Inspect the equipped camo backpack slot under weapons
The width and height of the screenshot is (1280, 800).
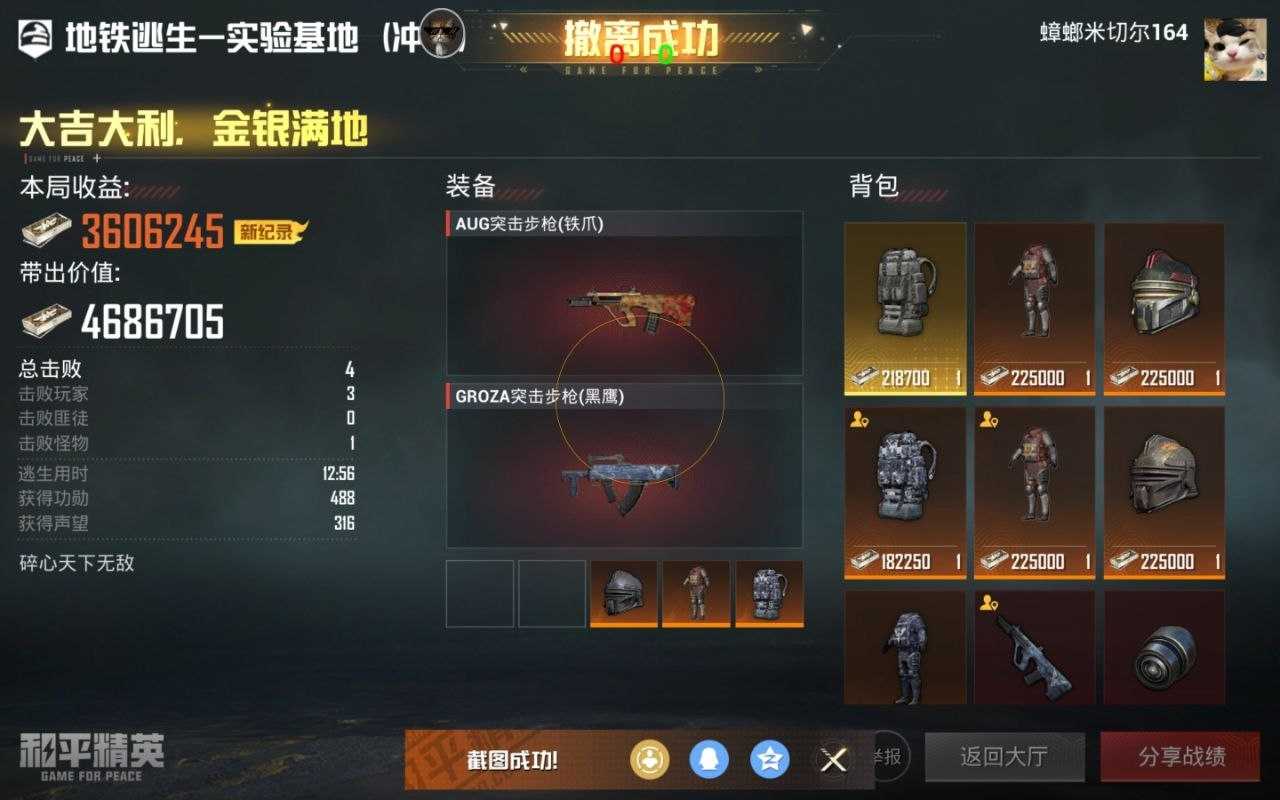pyautogui.click(x=769, y=594)
